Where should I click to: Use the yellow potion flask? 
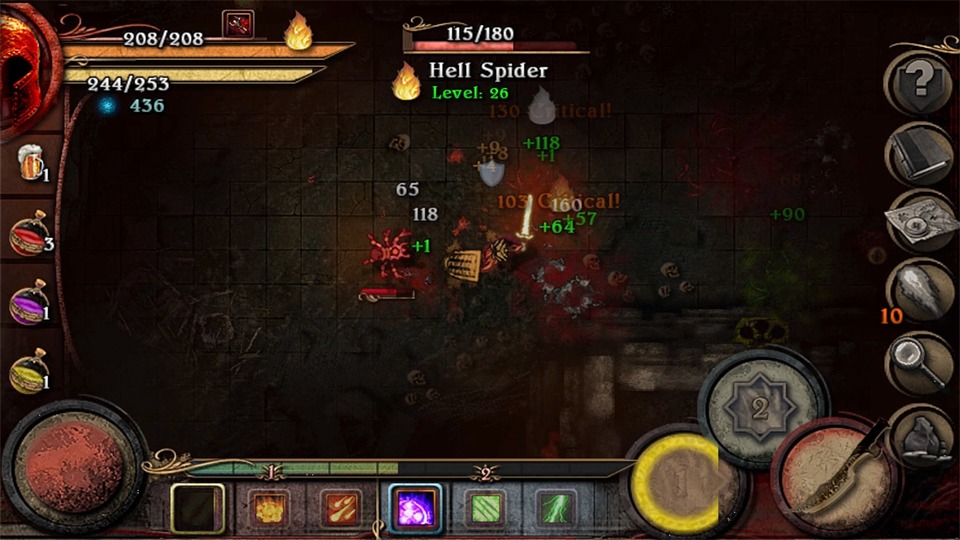click(x=29, y=374)
